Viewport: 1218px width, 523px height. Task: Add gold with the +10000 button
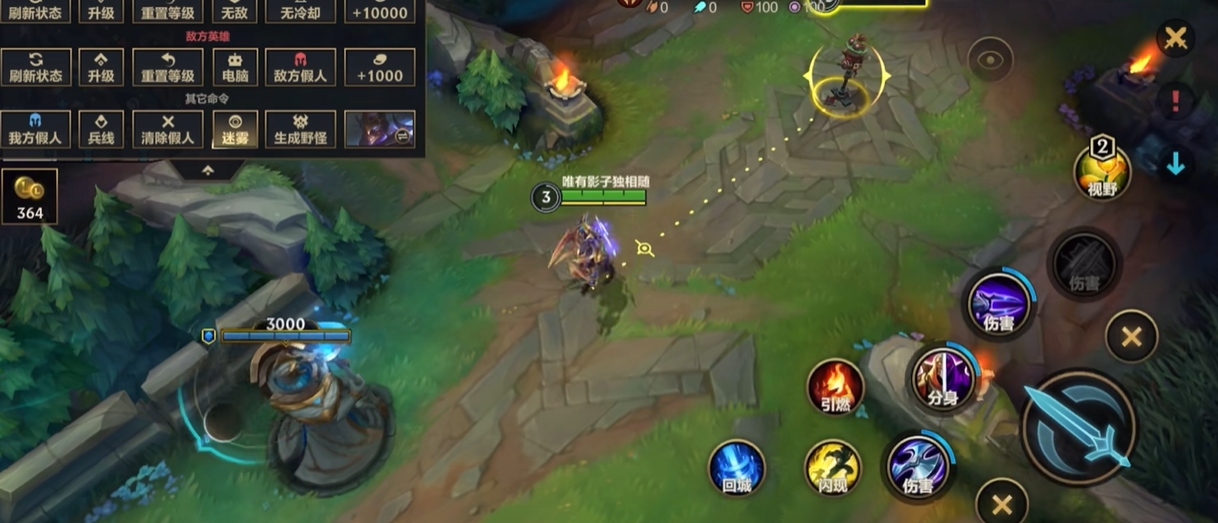380,12
